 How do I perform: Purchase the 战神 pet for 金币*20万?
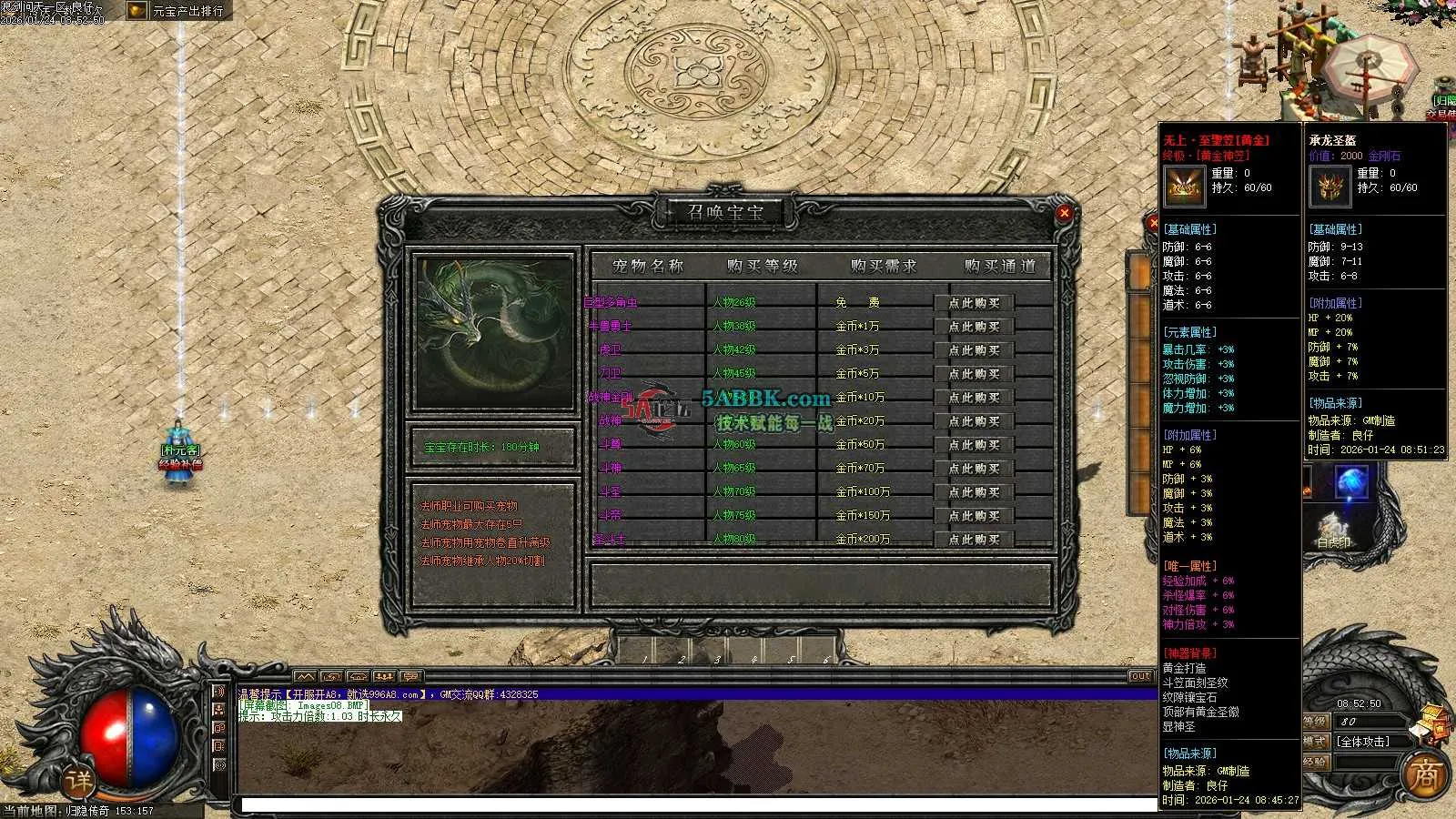974,421
